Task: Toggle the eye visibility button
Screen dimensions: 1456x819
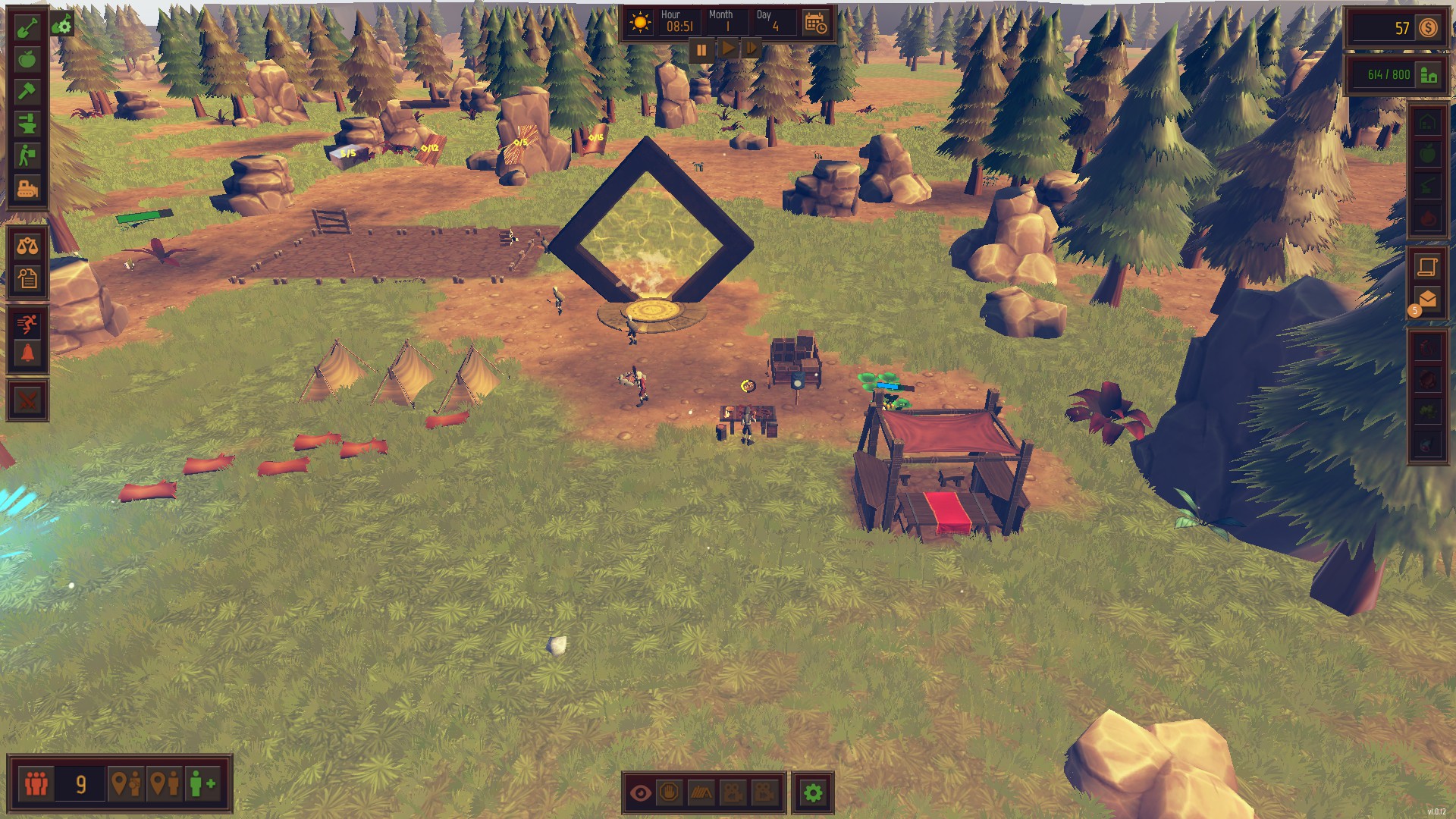Action: pos(641,793)
